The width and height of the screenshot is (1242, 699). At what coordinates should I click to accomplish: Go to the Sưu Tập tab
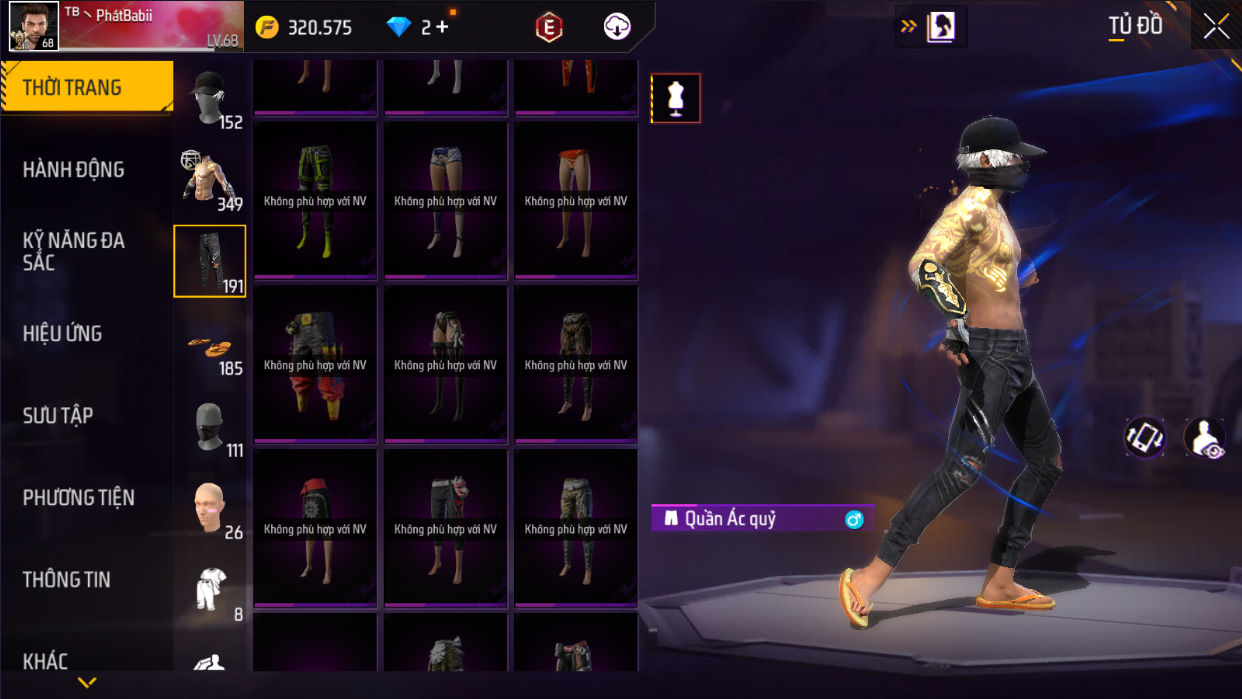(58, 416)
